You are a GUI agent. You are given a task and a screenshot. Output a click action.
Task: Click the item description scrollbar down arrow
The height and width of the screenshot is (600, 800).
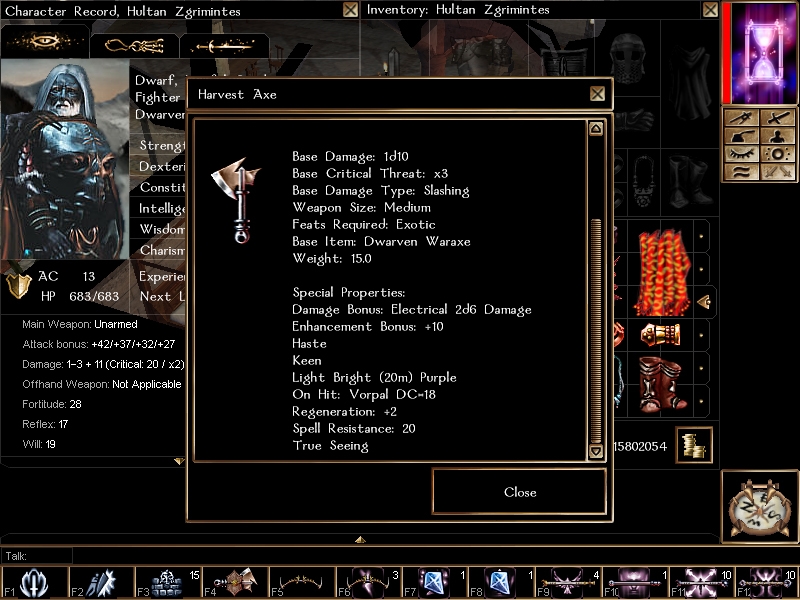596,451
